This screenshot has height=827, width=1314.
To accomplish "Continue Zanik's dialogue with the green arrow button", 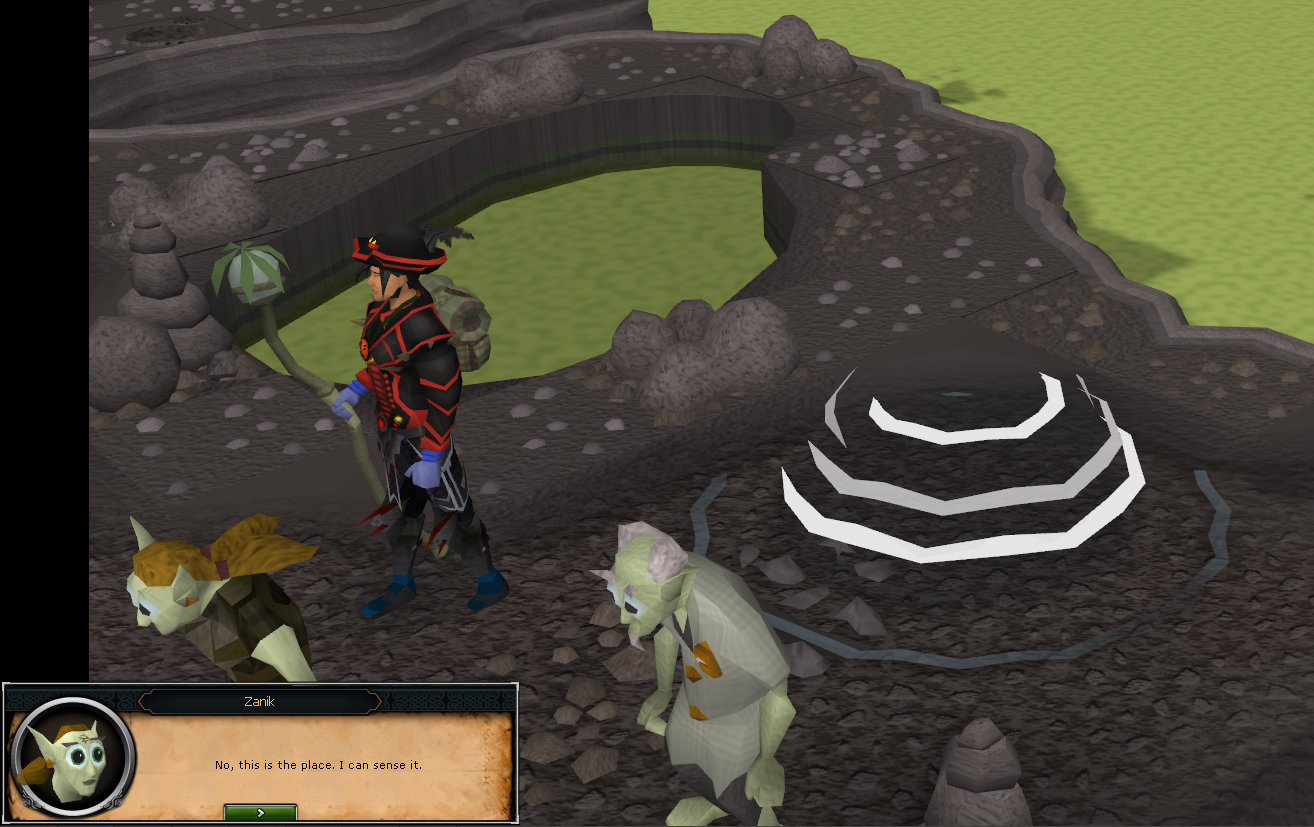I will coord(260,812).
